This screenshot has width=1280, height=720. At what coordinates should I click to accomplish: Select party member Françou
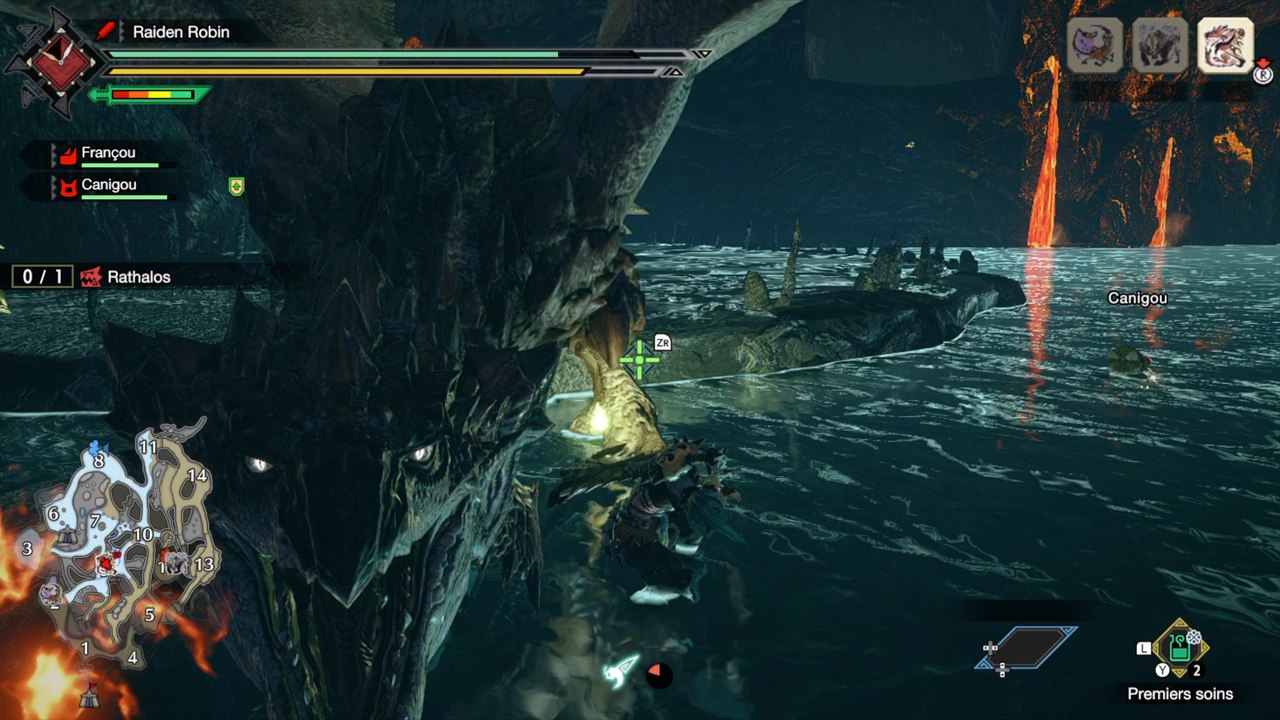pyautogui.click(x=108, y=154)
